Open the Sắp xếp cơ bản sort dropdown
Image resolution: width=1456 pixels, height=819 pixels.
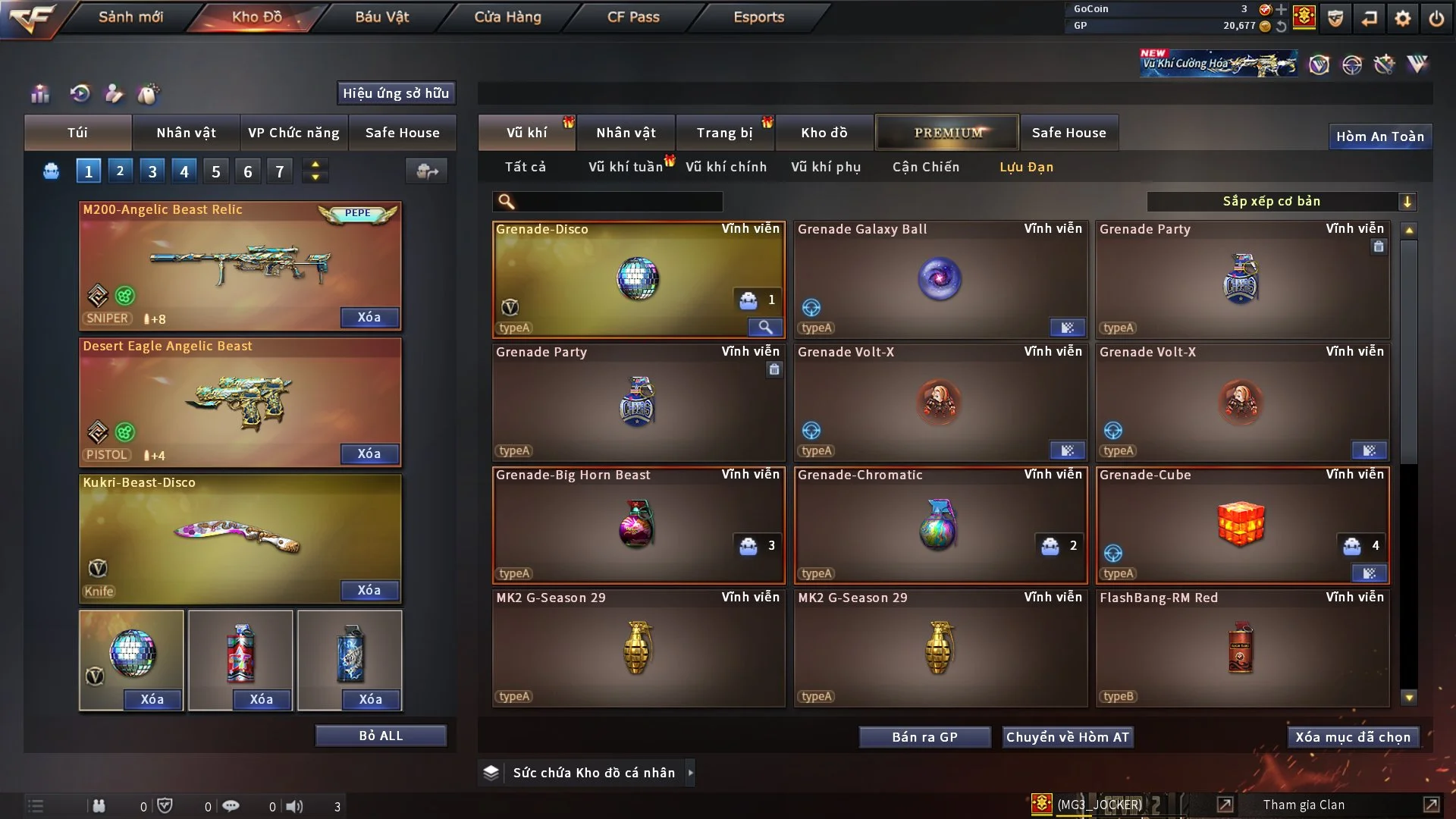pos(1281,201)
